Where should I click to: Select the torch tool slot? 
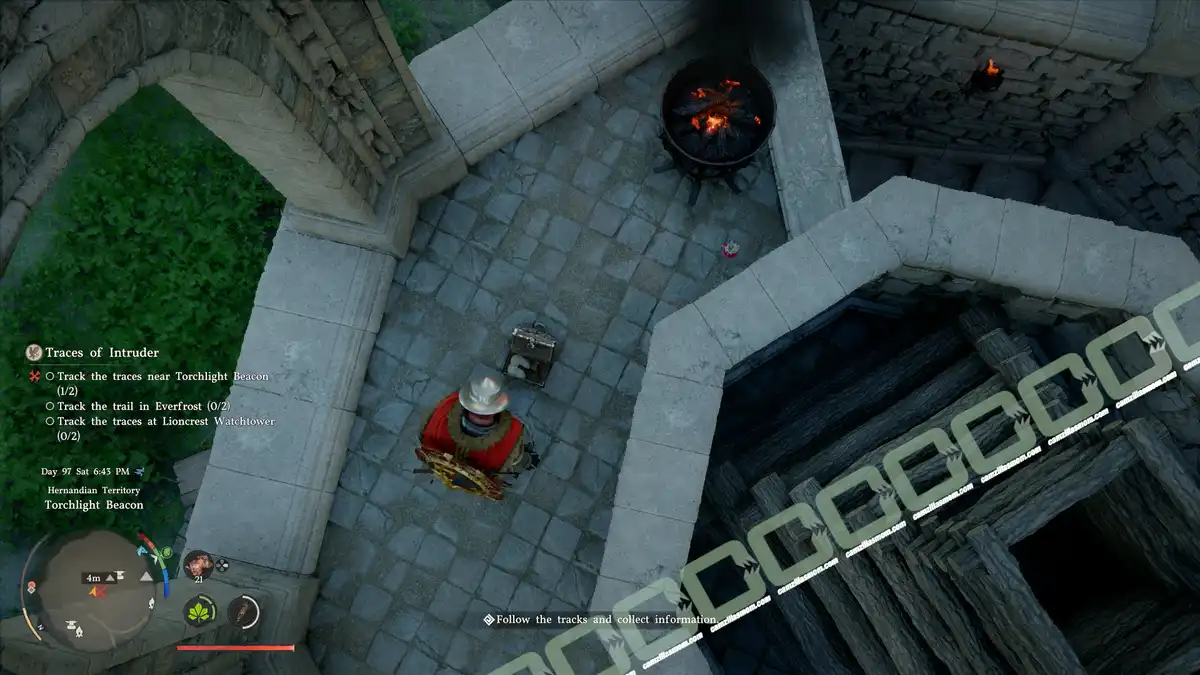point(243,611)
